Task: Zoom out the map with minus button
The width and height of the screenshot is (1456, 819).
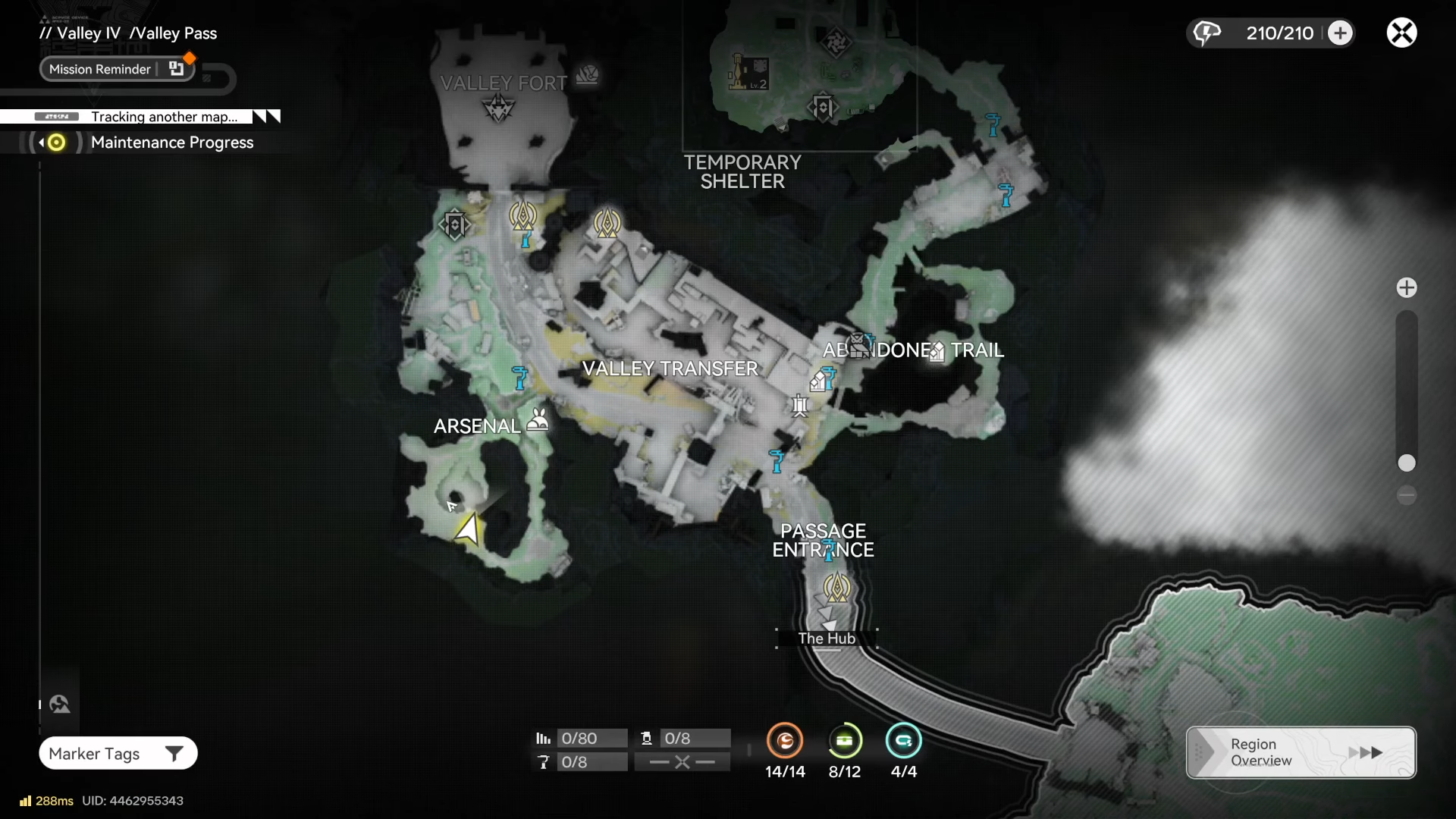Action: (x=1407, y=496)
